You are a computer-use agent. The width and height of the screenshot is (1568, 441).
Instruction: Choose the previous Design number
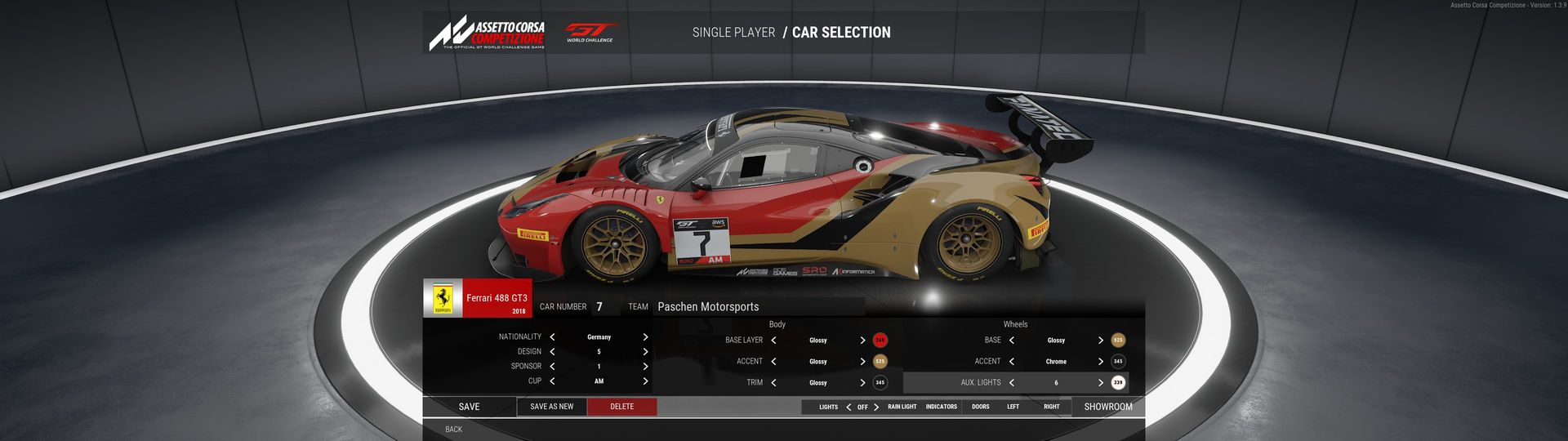[552, 352]
